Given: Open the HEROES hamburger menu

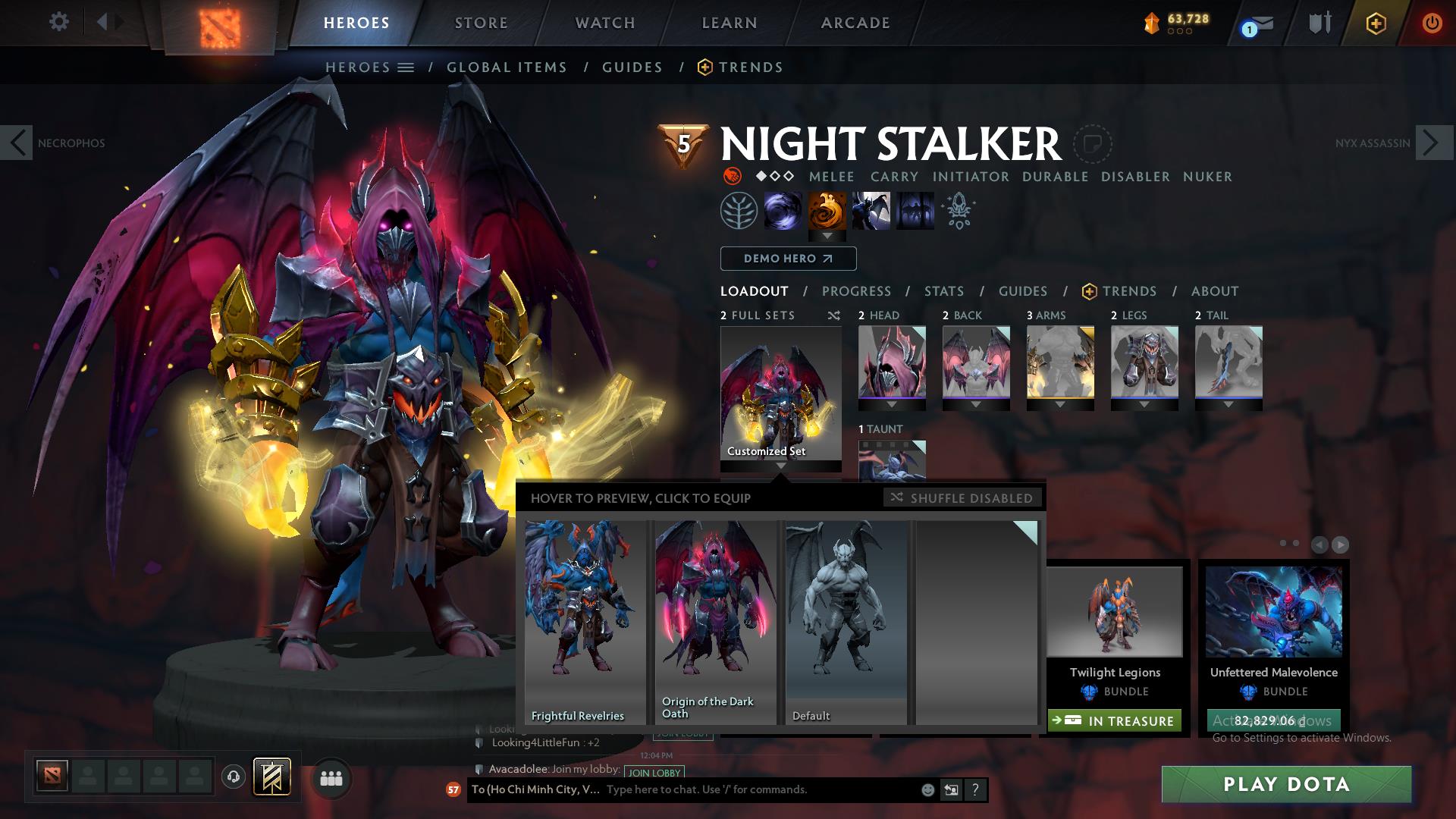Looking at the screenshot, I should (x=408, y=67).
